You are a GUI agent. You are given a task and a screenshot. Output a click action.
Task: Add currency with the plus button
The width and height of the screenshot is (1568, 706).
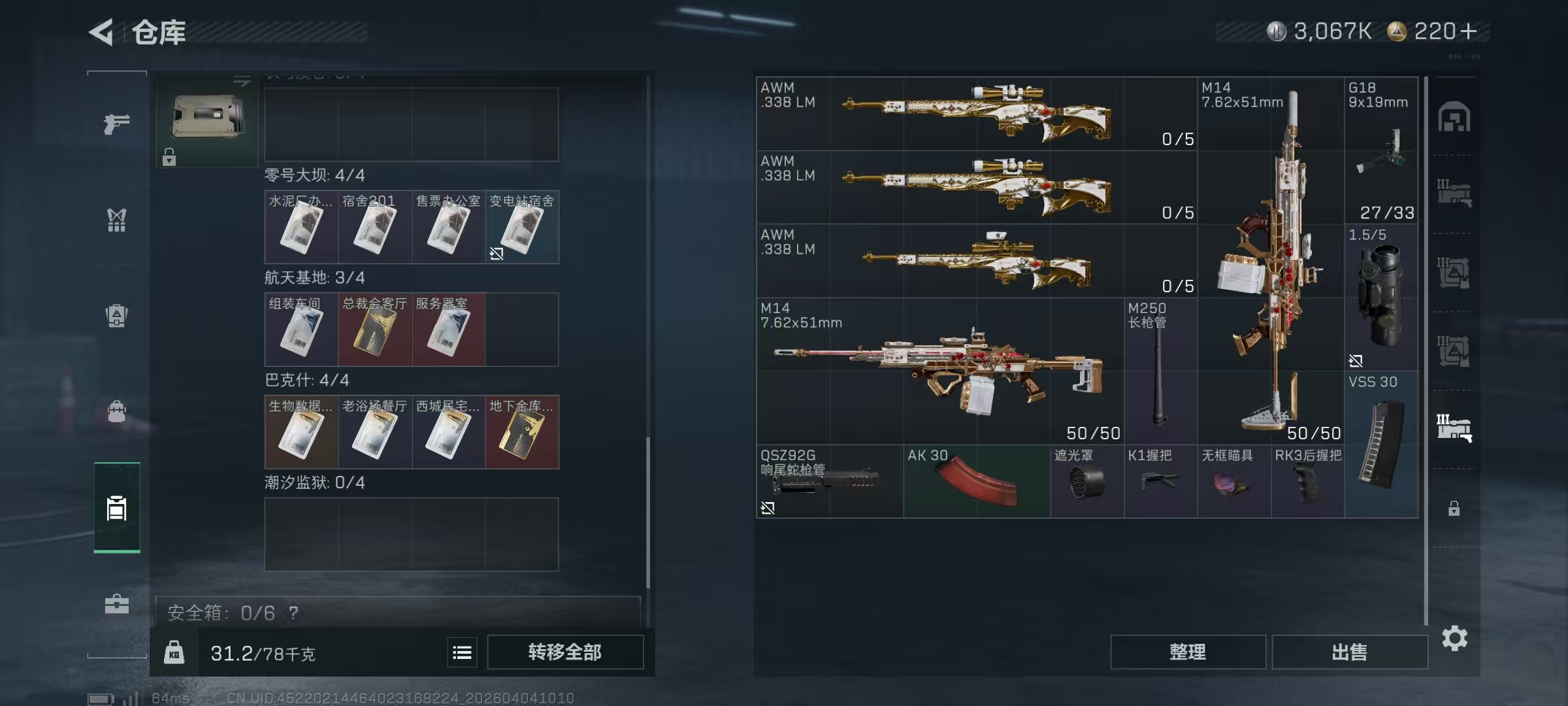(x=1468, y=31)
